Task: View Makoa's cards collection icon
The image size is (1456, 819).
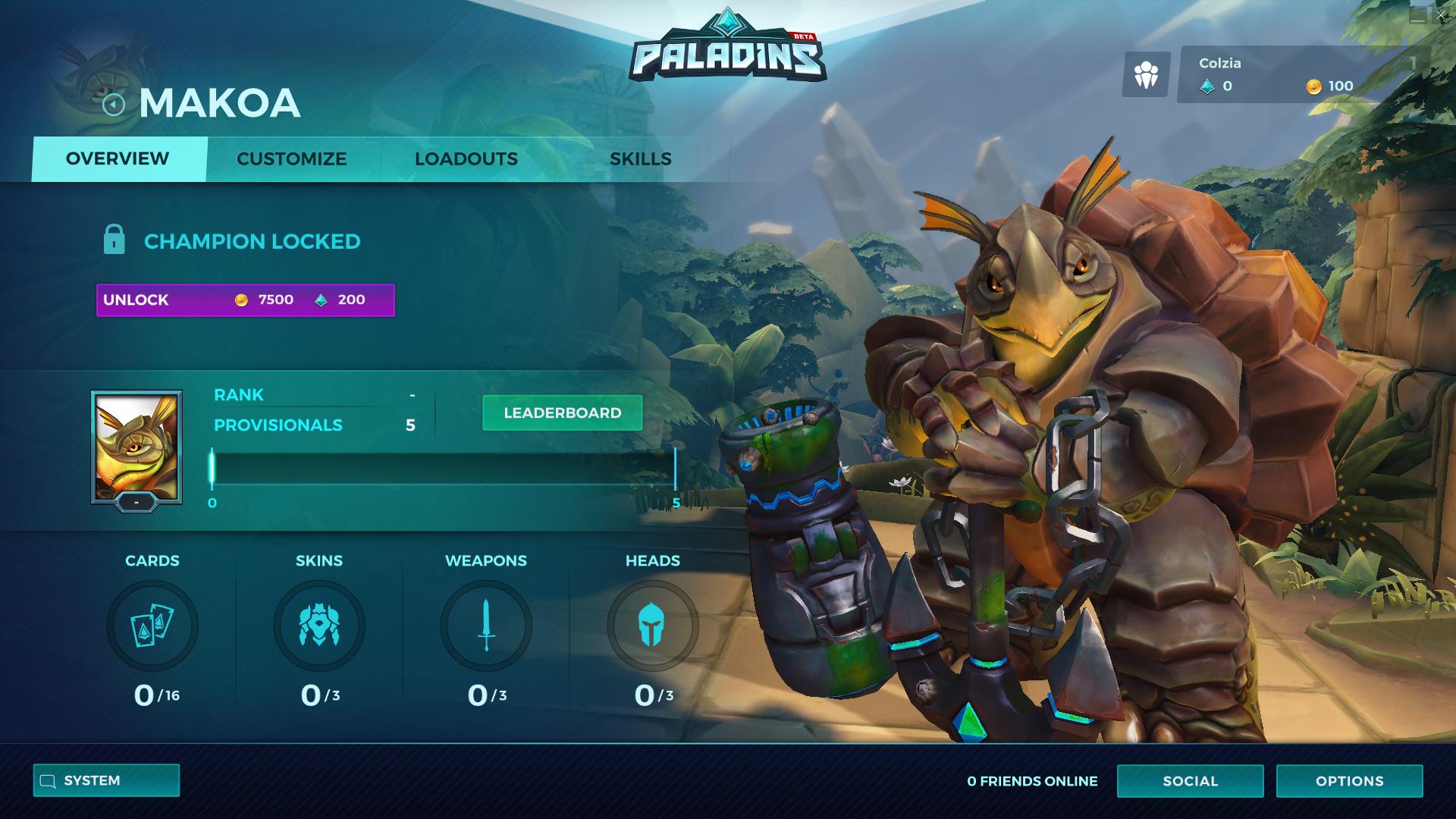Action: [152, 626]
